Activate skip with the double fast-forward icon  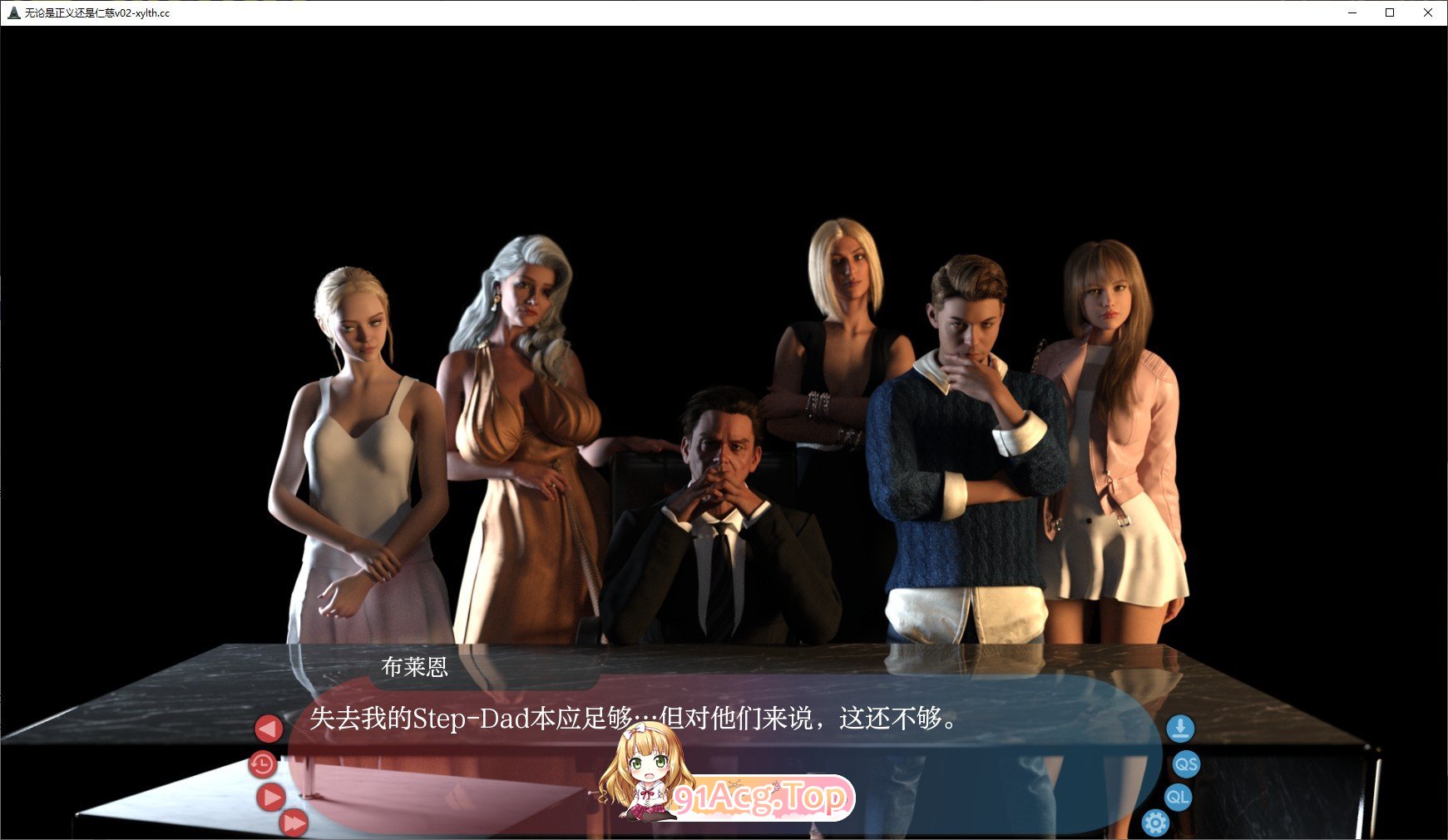293,823
